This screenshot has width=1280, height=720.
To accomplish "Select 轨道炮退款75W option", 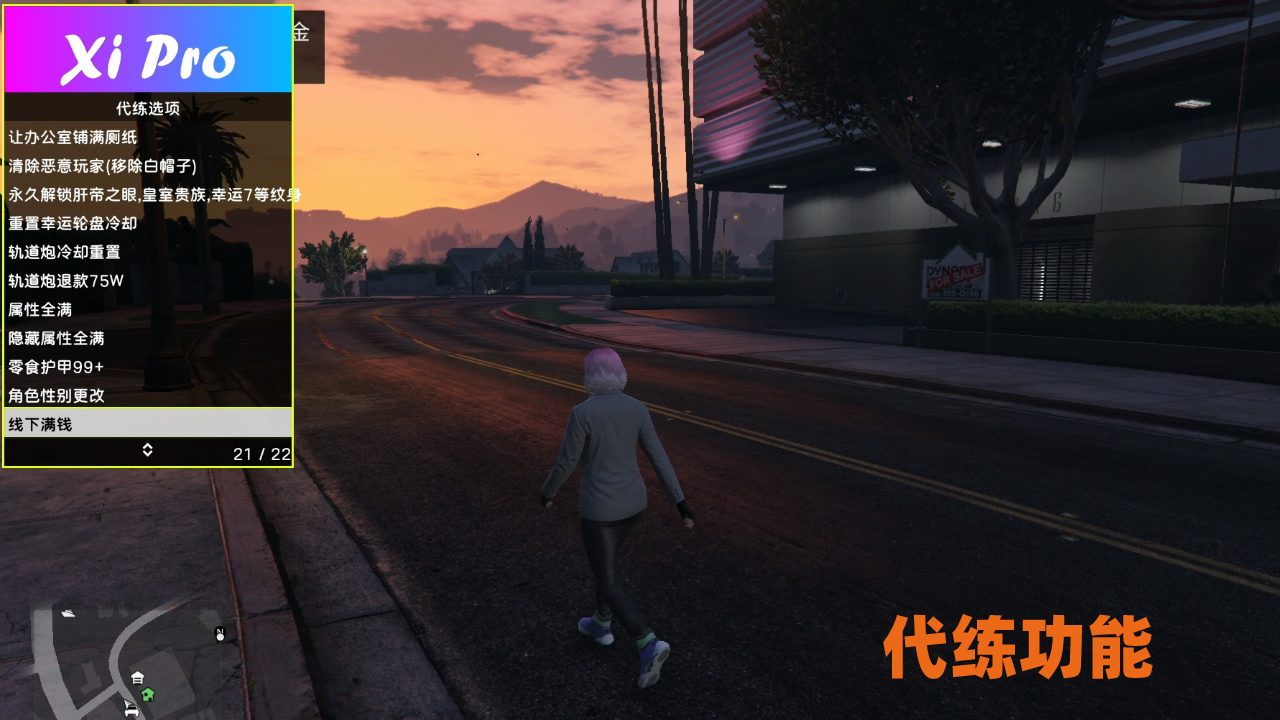I will tap(148, 283).
